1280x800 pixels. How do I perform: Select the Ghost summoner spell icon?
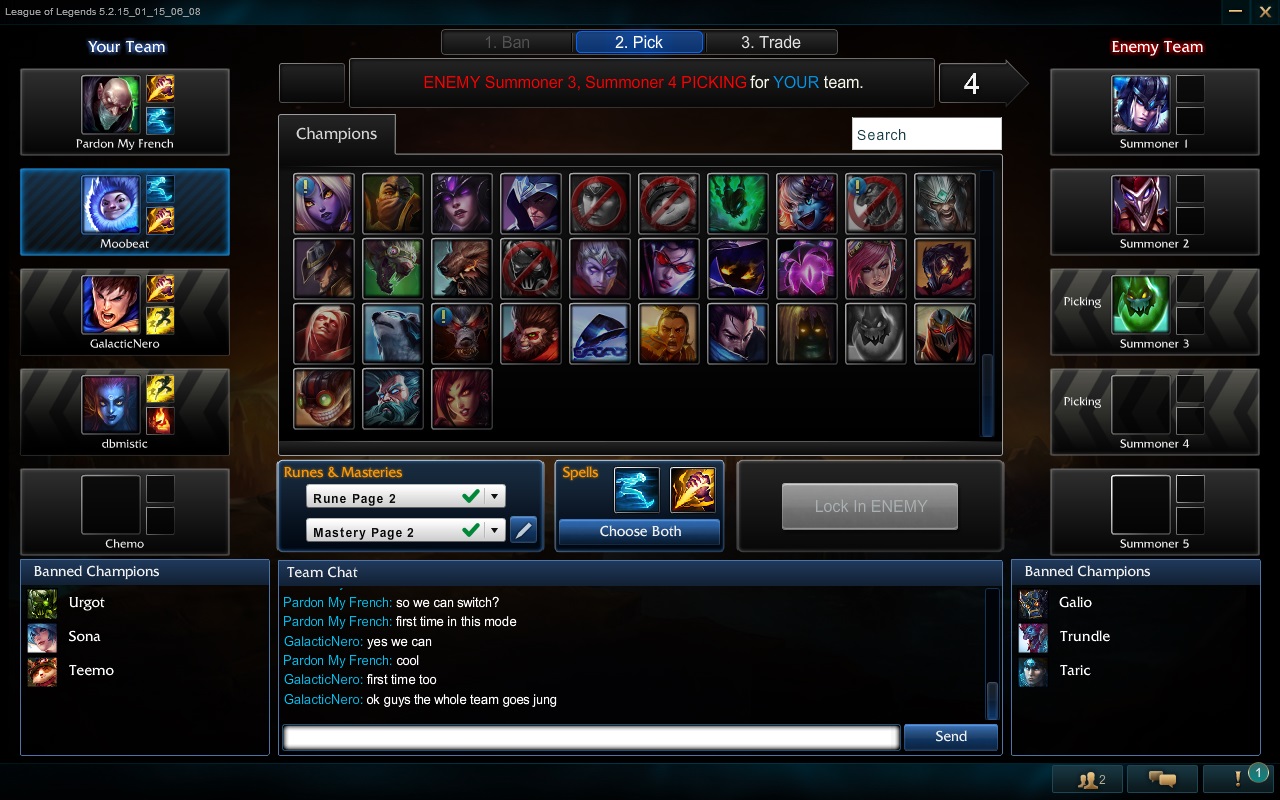637,489
